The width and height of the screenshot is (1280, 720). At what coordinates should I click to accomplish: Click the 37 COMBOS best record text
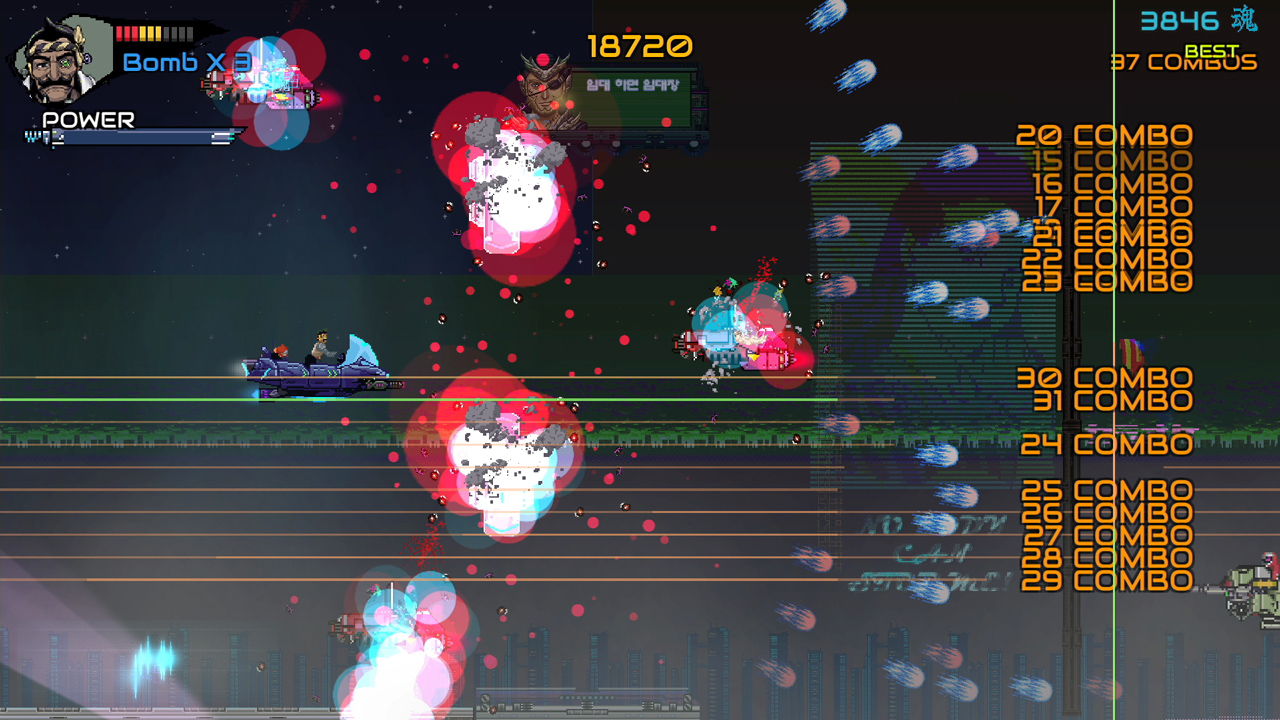click(x=1183, y=62)
